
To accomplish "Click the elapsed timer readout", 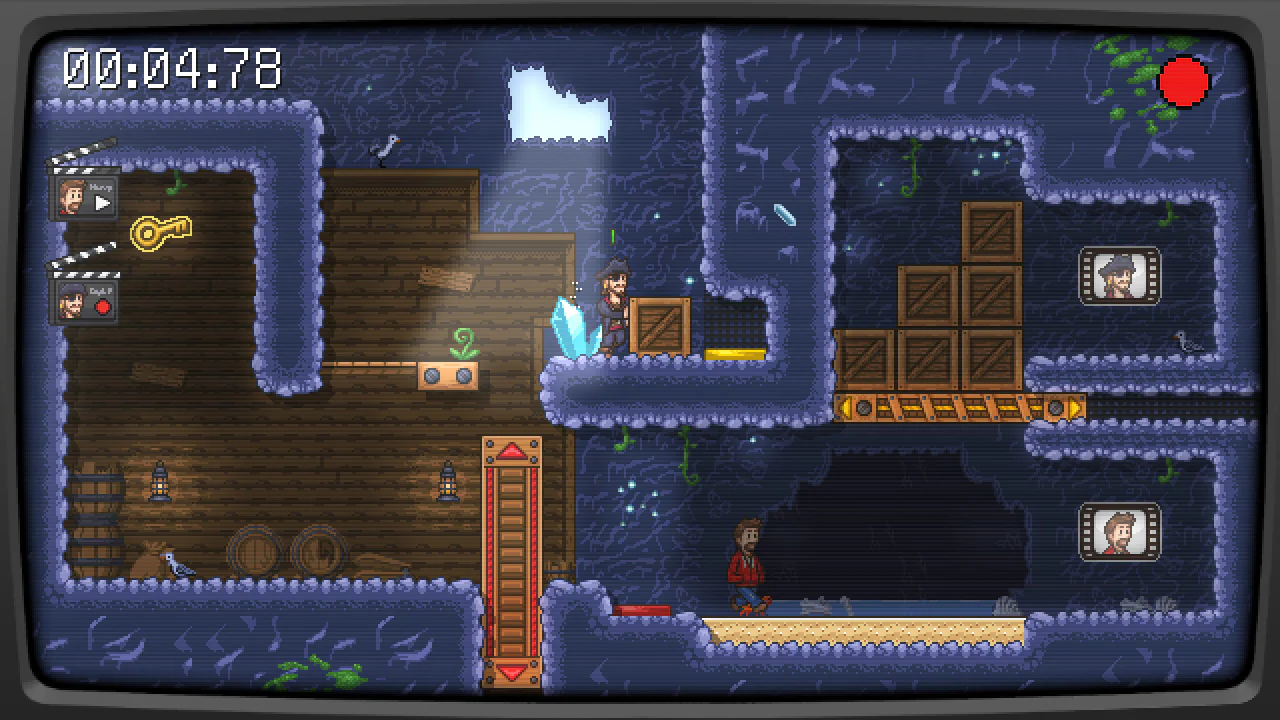I will [x=172, y=69].
